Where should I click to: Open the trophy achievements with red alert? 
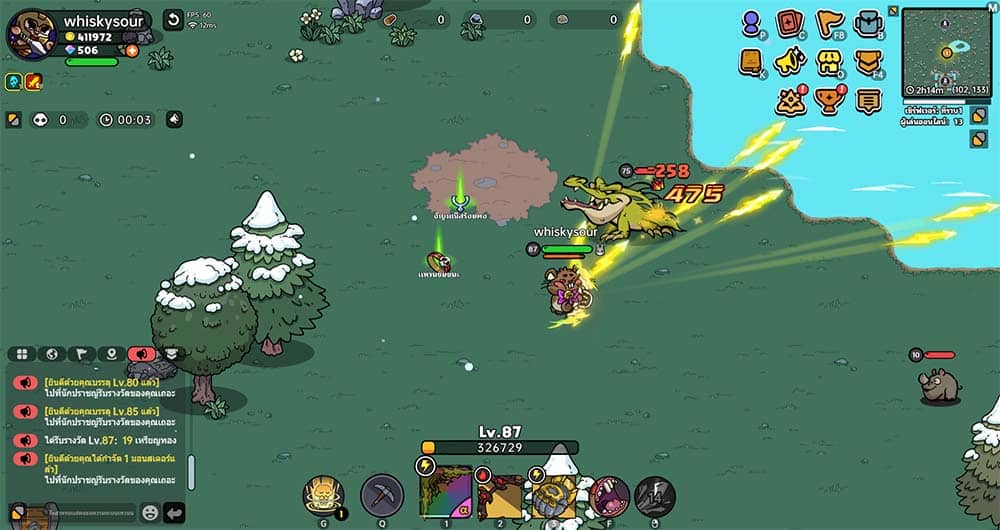[x=829, y=101]
